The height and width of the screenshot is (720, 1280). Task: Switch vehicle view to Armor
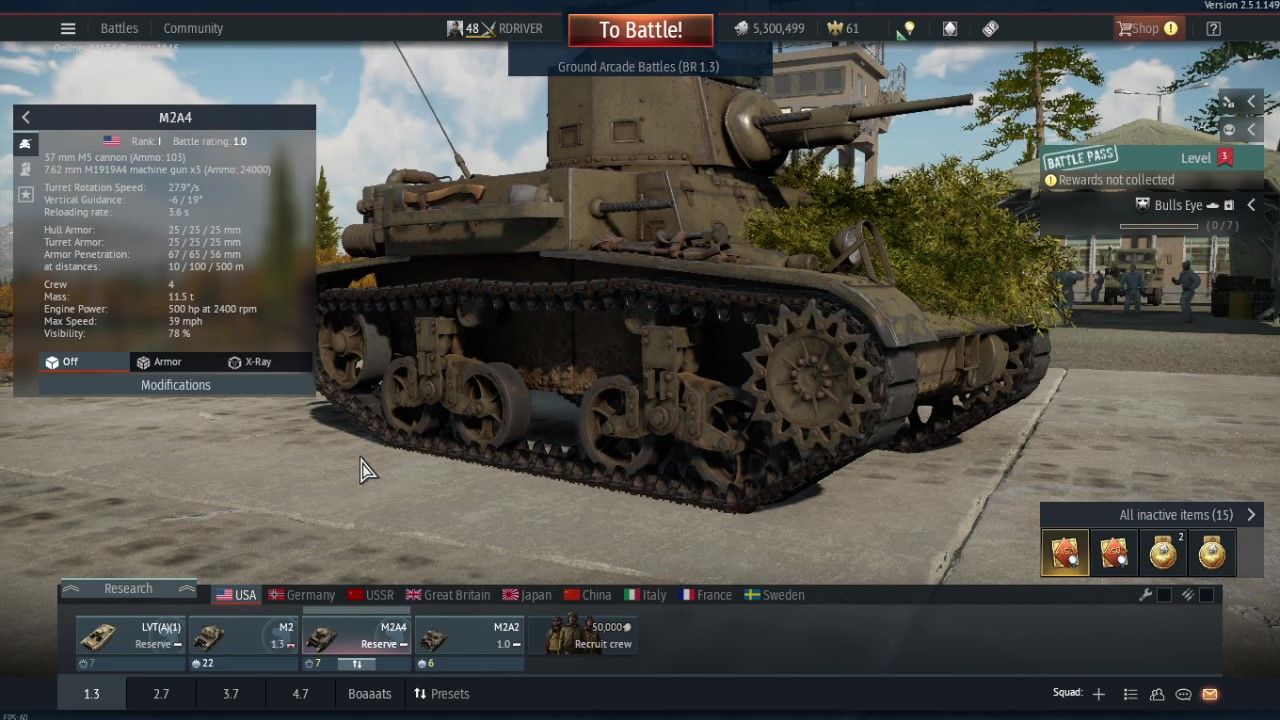(159, 362)
